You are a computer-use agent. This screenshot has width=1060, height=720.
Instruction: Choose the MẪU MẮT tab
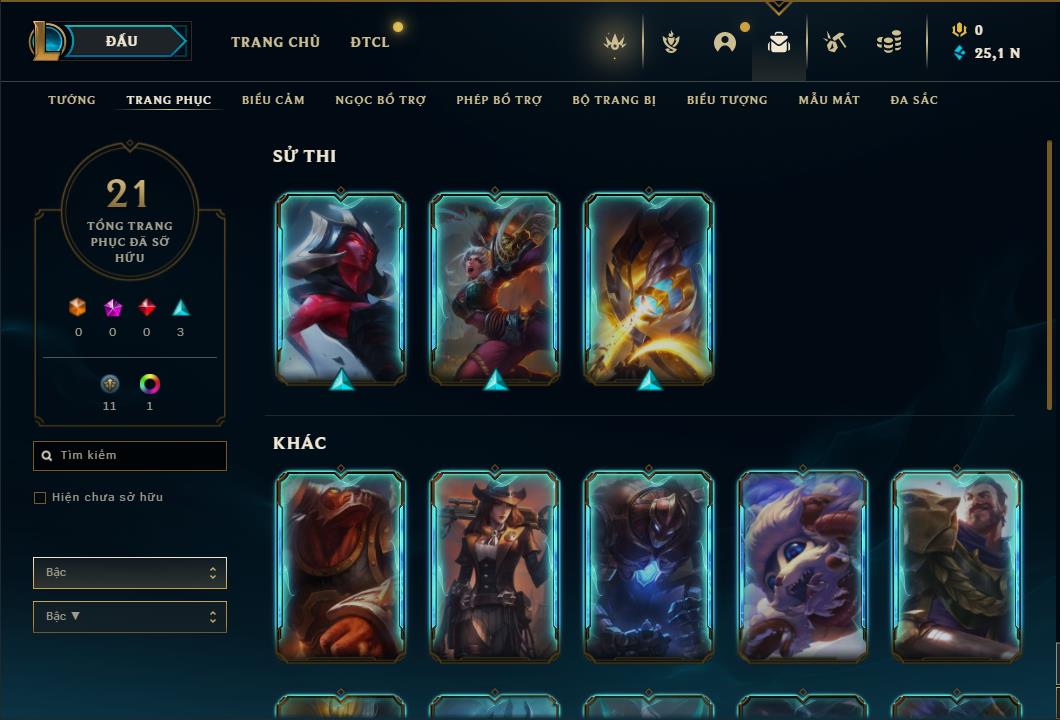pos(829,100)
